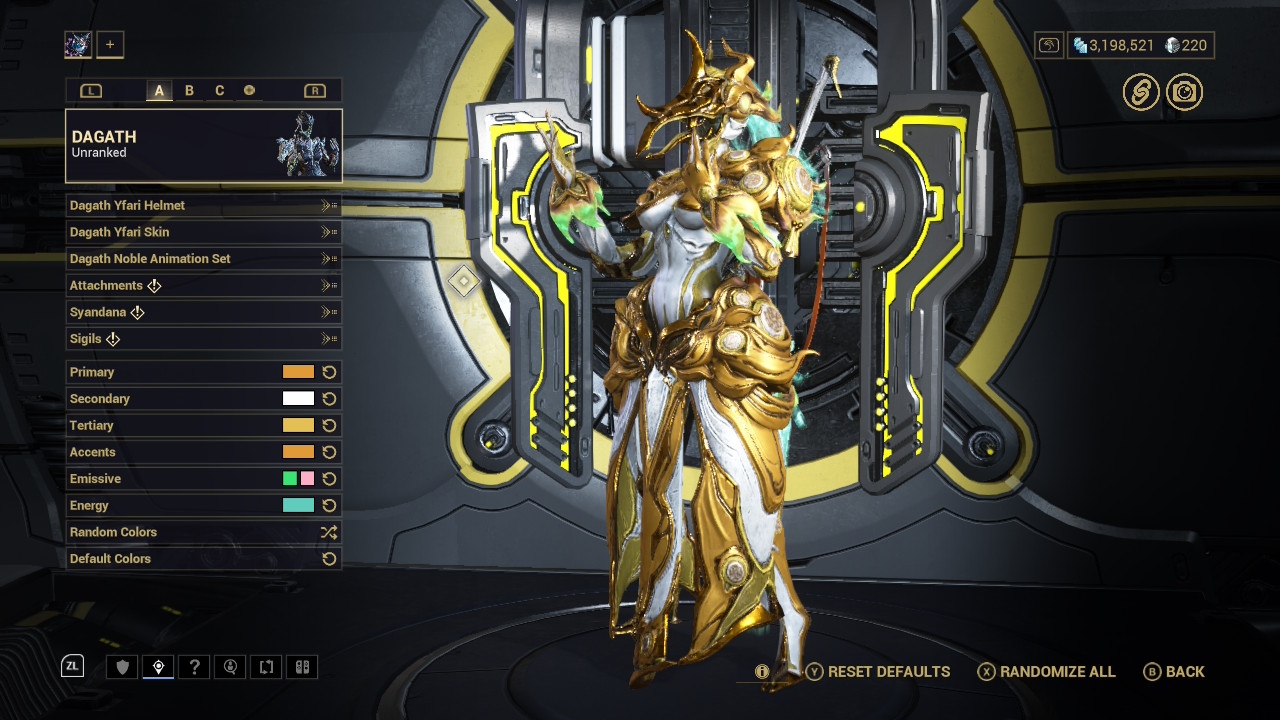
Task: Select the Tertiary color swatch
Action: (298, 425)
